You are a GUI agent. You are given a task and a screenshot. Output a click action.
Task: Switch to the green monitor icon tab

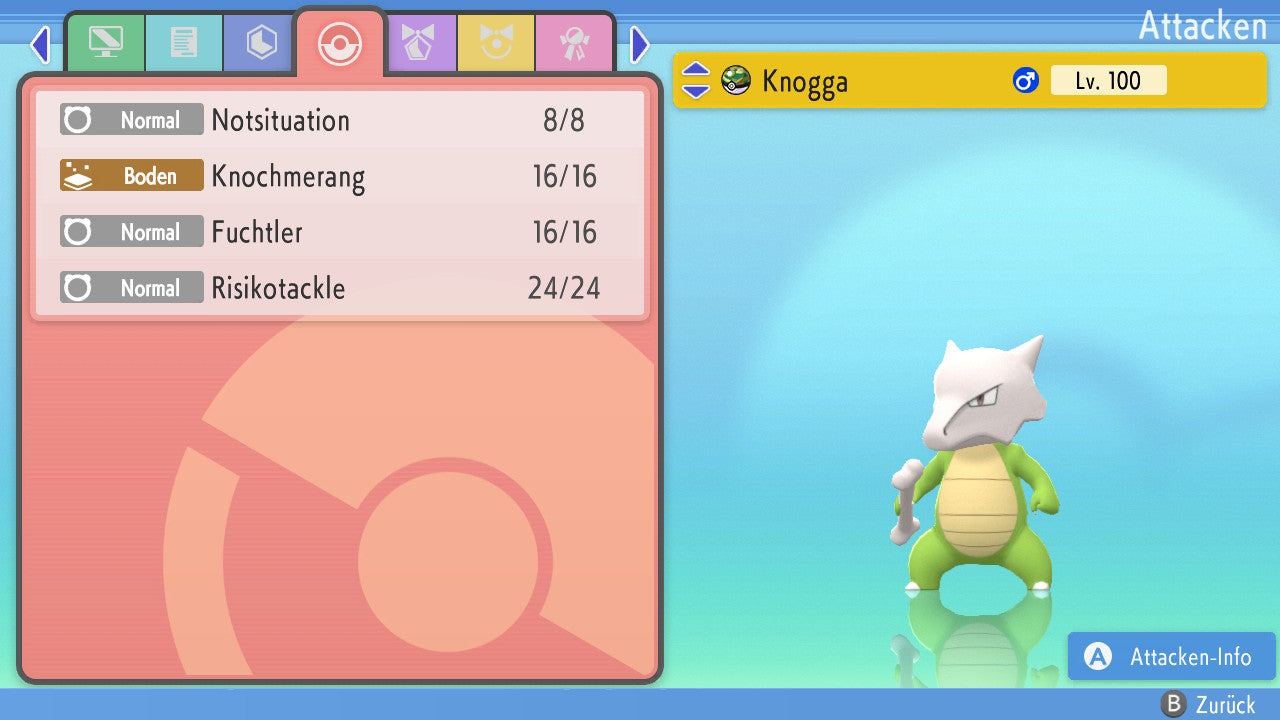point(105,43)
